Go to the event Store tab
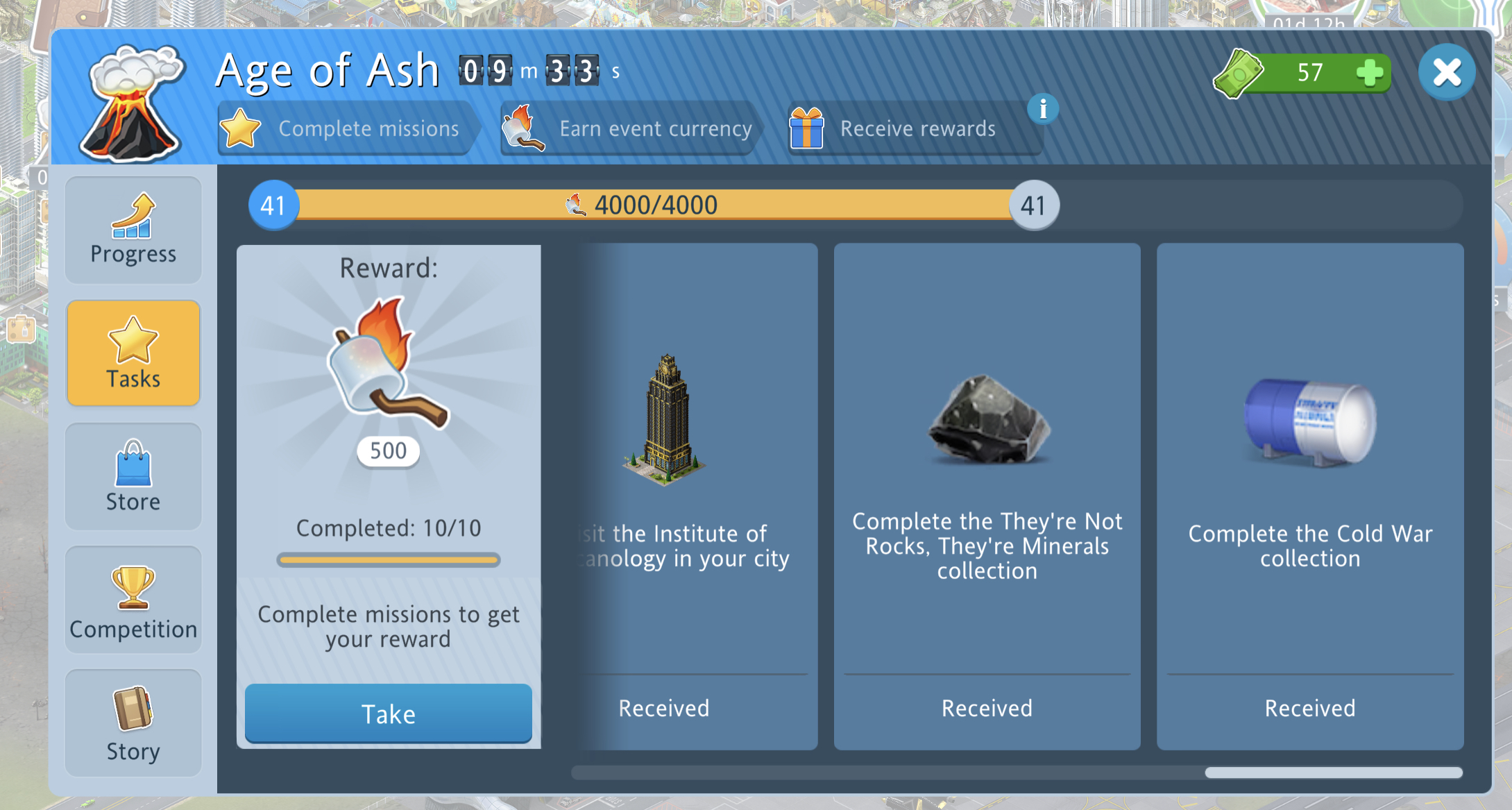1512x810 pixels. click(x=133, y=476)
